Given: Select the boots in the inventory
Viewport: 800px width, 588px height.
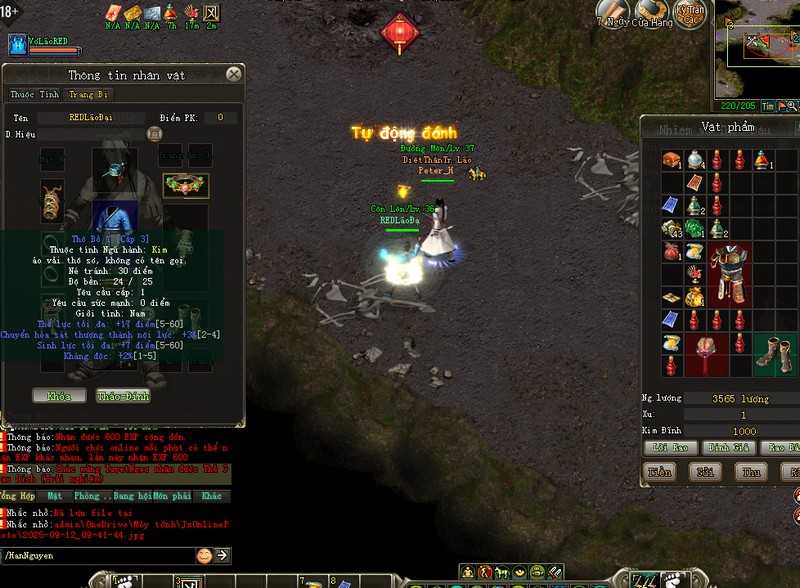Looking at the screenshot, I should (769, 353).
